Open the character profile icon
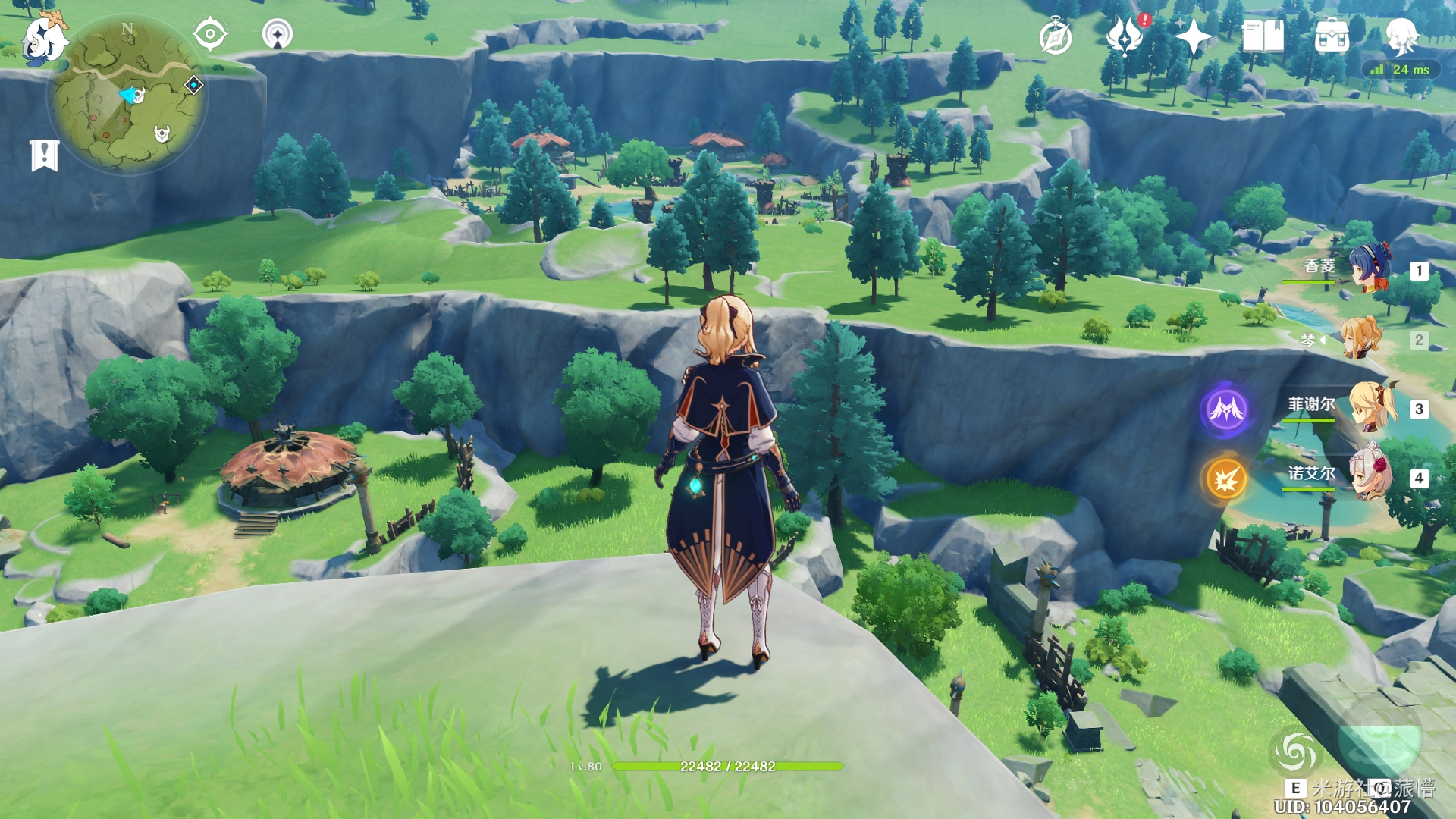1456x819 pixels. pos(1401,36)
